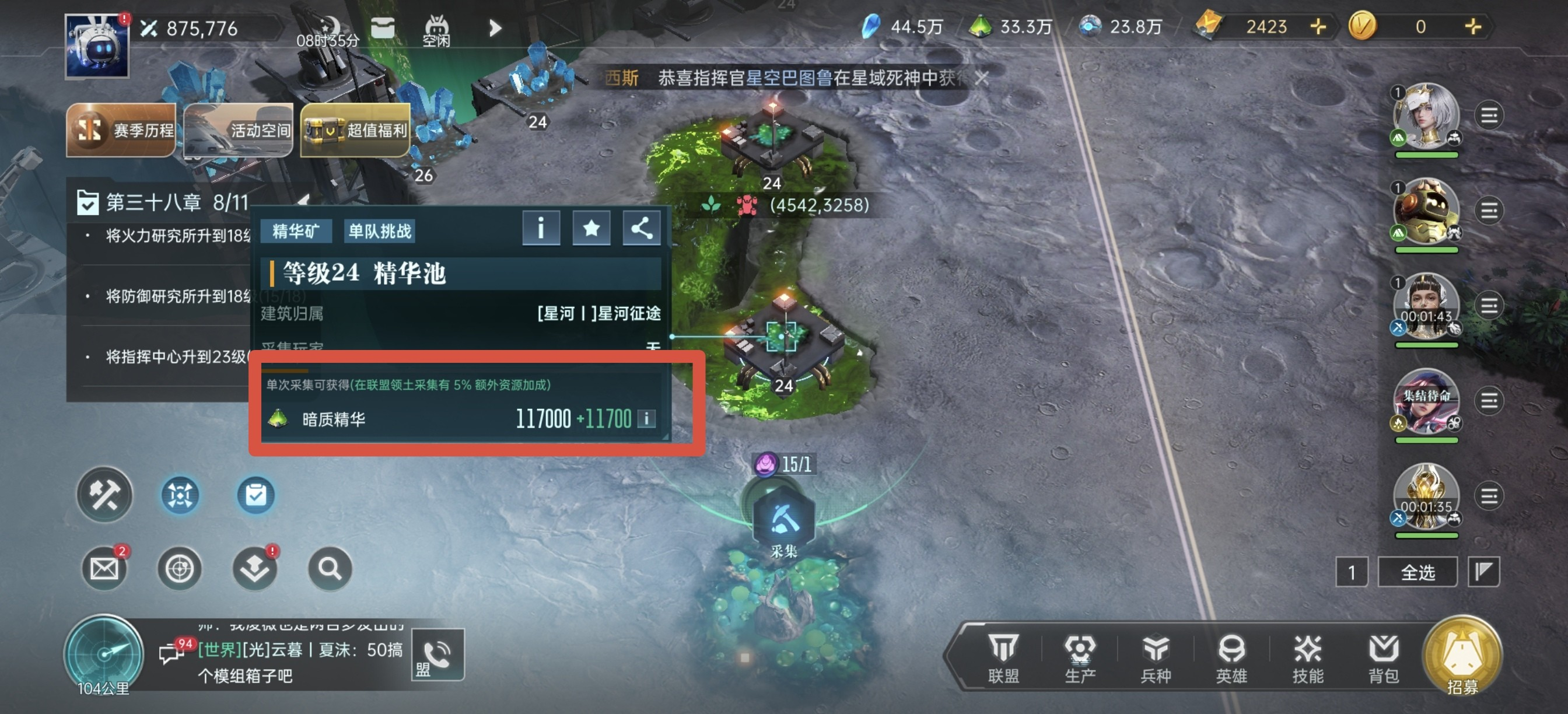
Task: Select all squads with 全选
Action: point(1417,572)
